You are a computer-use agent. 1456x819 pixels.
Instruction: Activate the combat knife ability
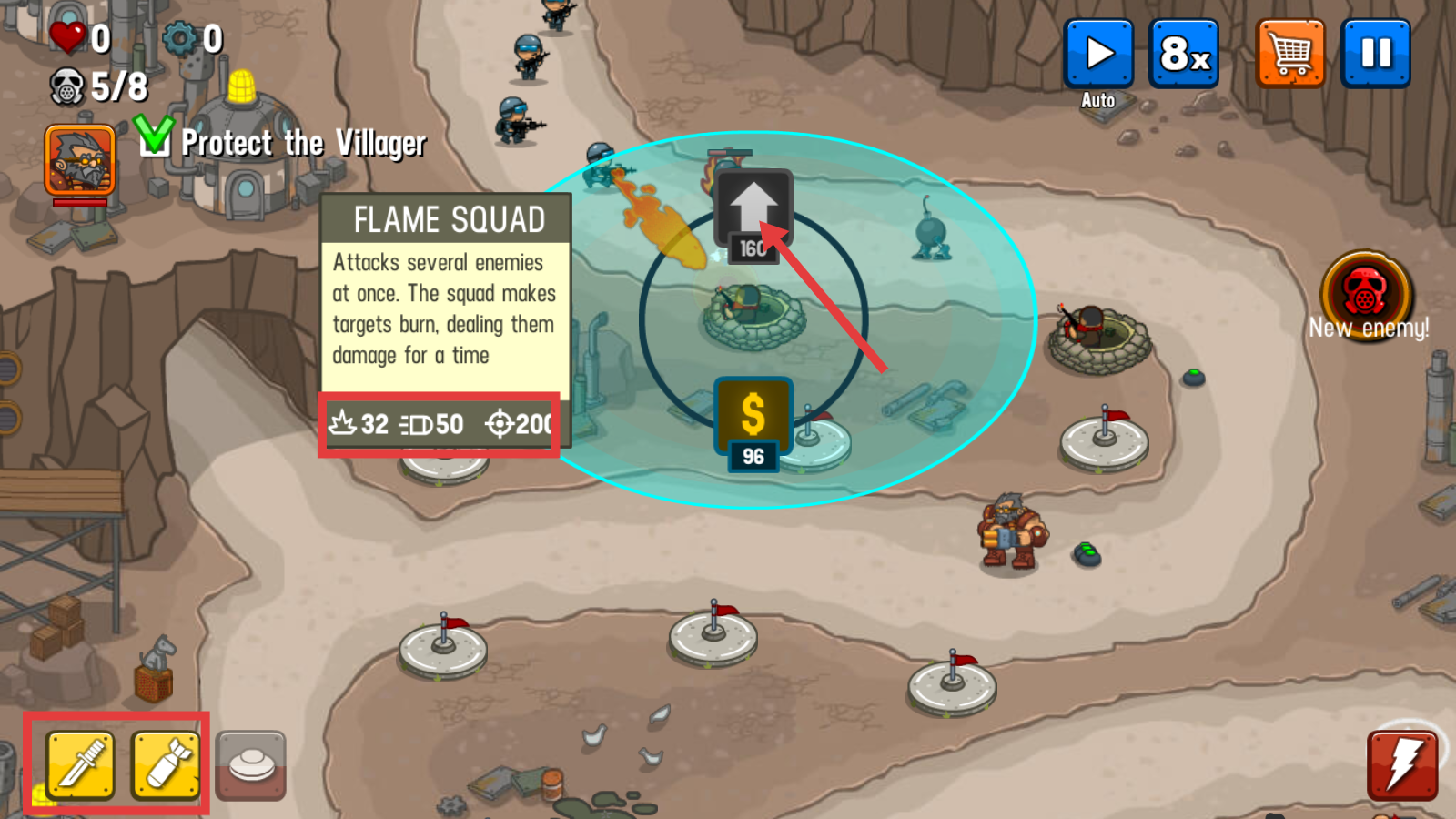pyautogui.click(x=80, y=764)
